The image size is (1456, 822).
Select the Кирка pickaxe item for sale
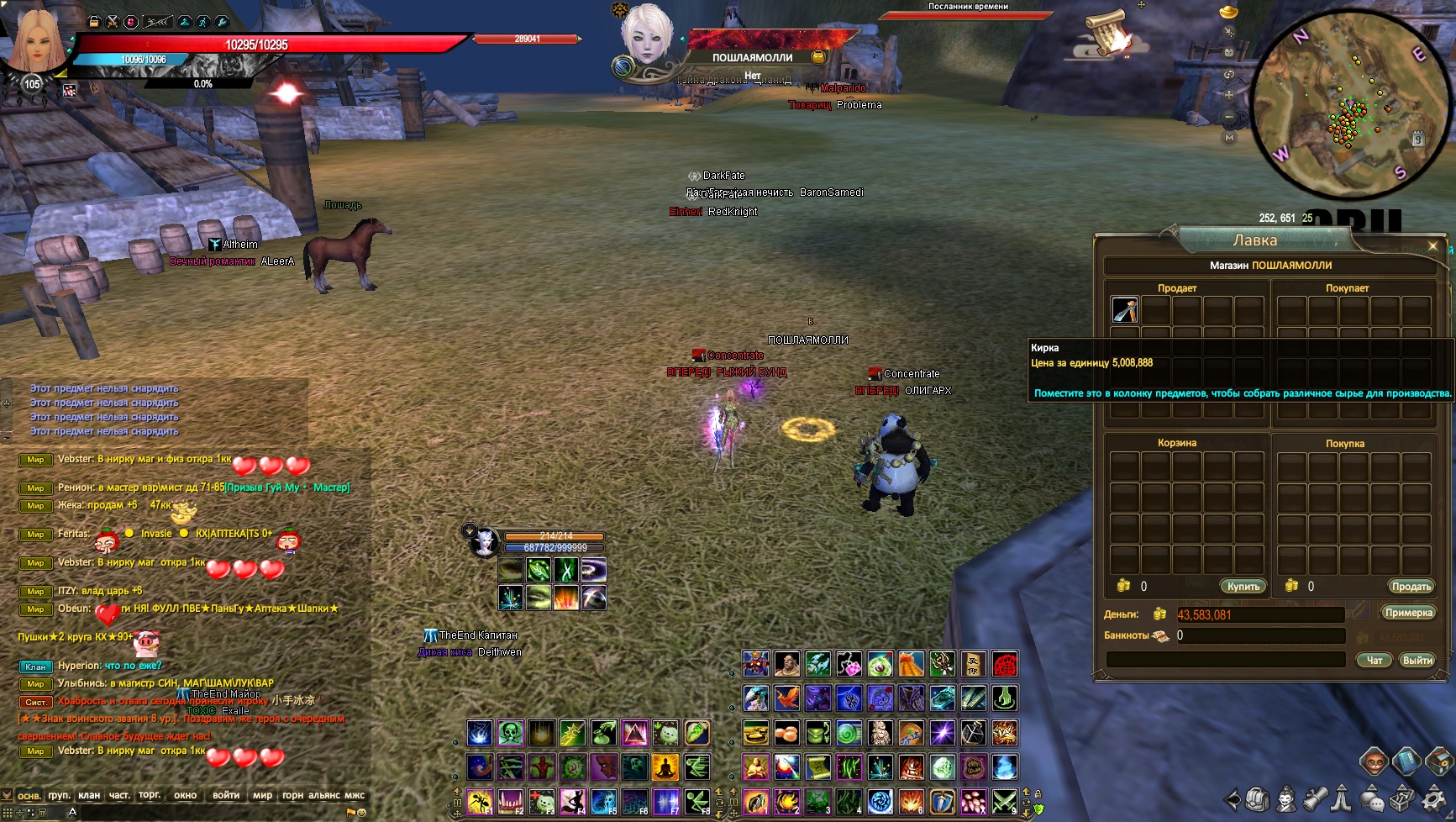(x=1125, y=310)
